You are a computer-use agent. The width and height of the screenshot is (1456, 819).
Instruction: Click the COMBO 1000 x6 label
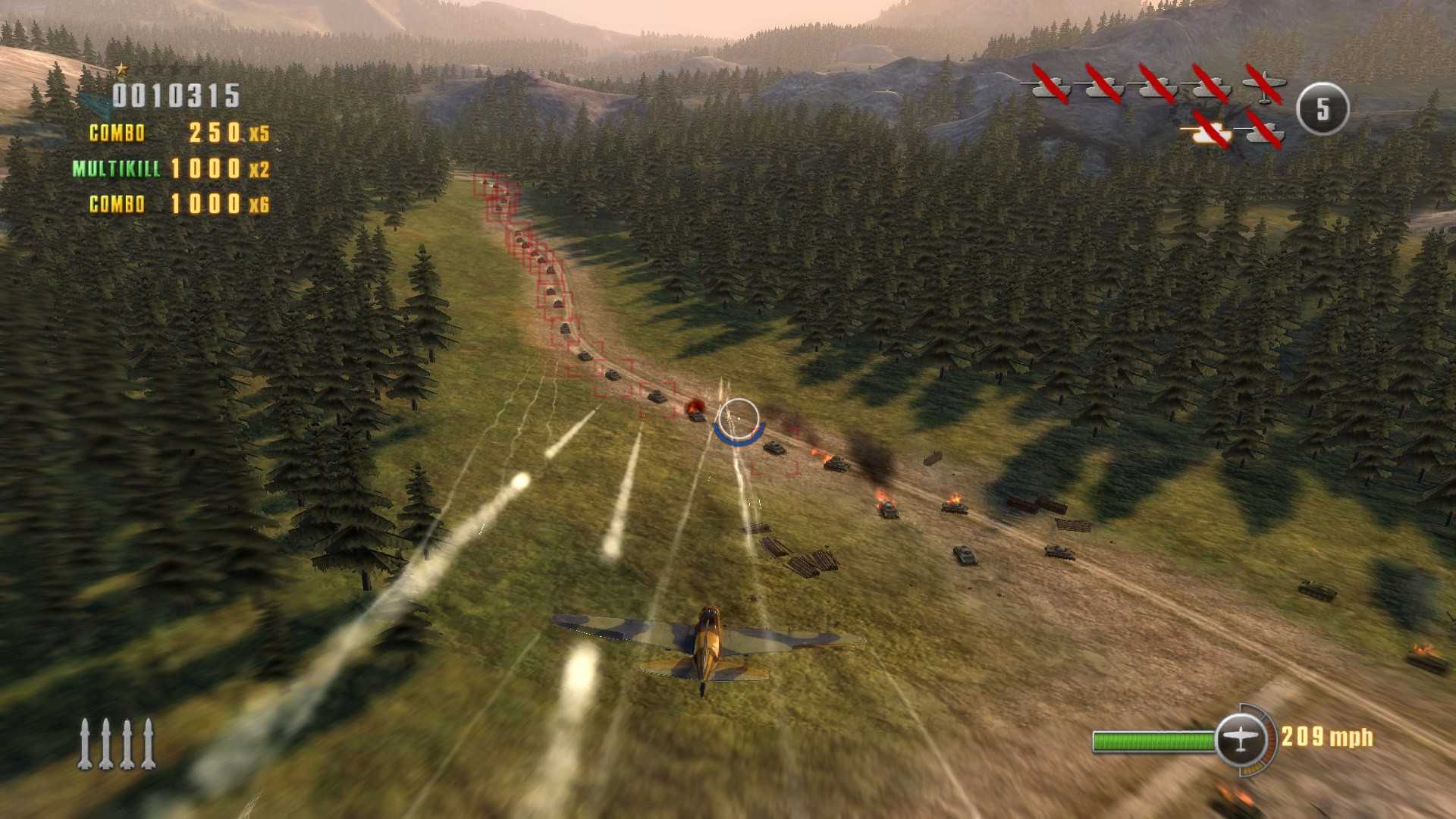point(178,204)
